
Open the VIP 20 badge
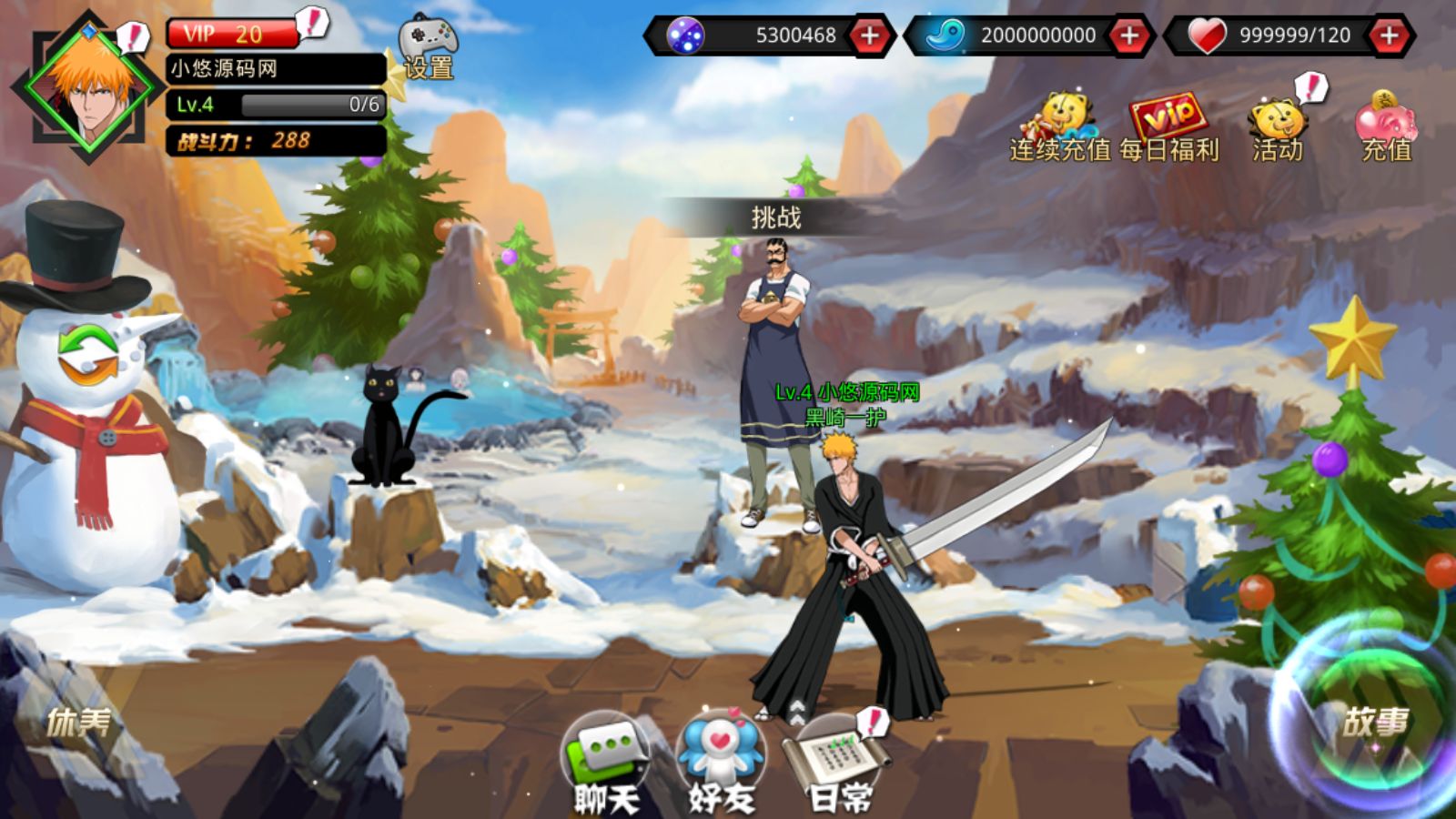click(233, 34)
